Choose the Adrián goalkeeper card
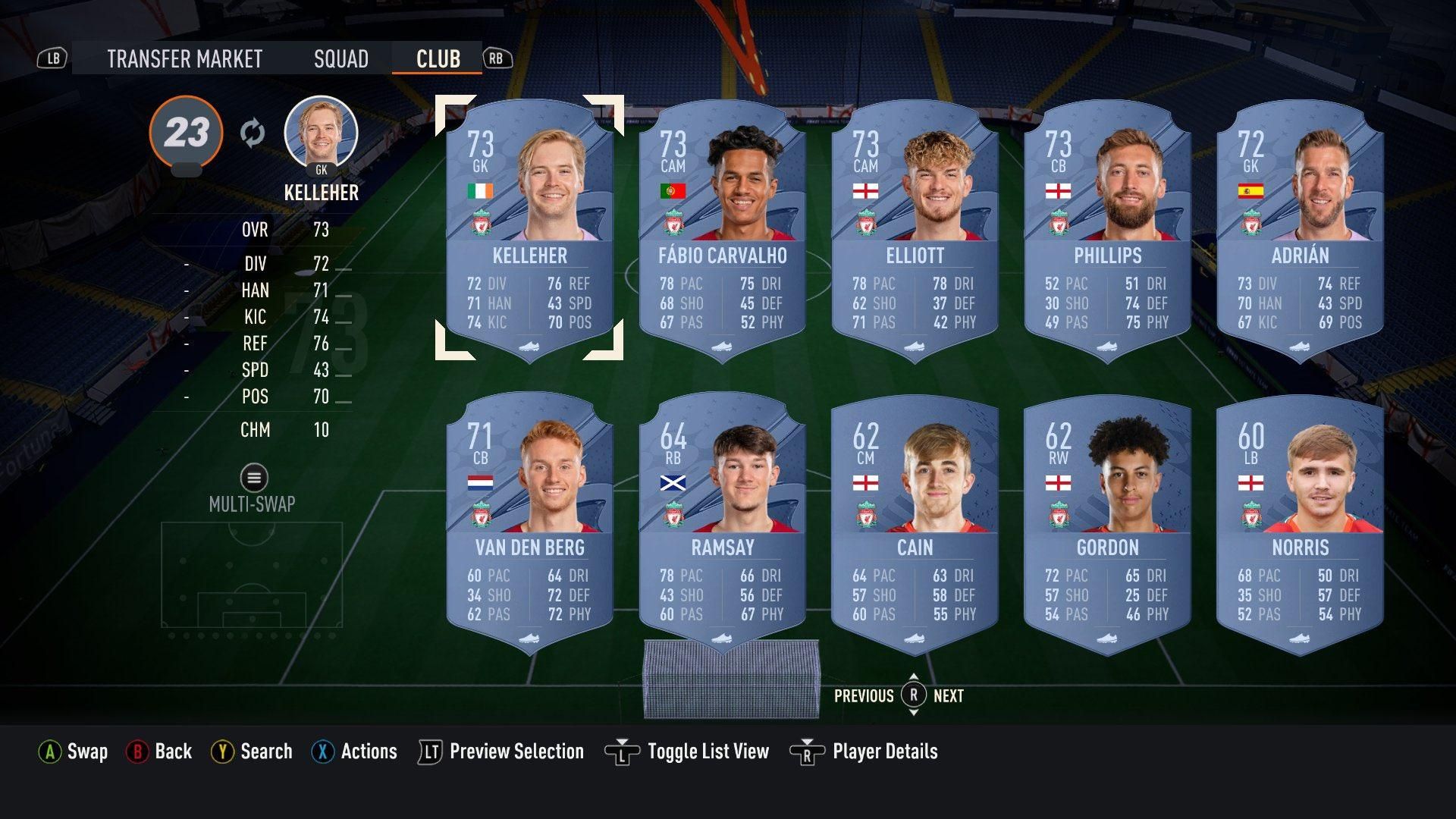The width and height of the screenshot is (1456, 819). [1300, 227]
